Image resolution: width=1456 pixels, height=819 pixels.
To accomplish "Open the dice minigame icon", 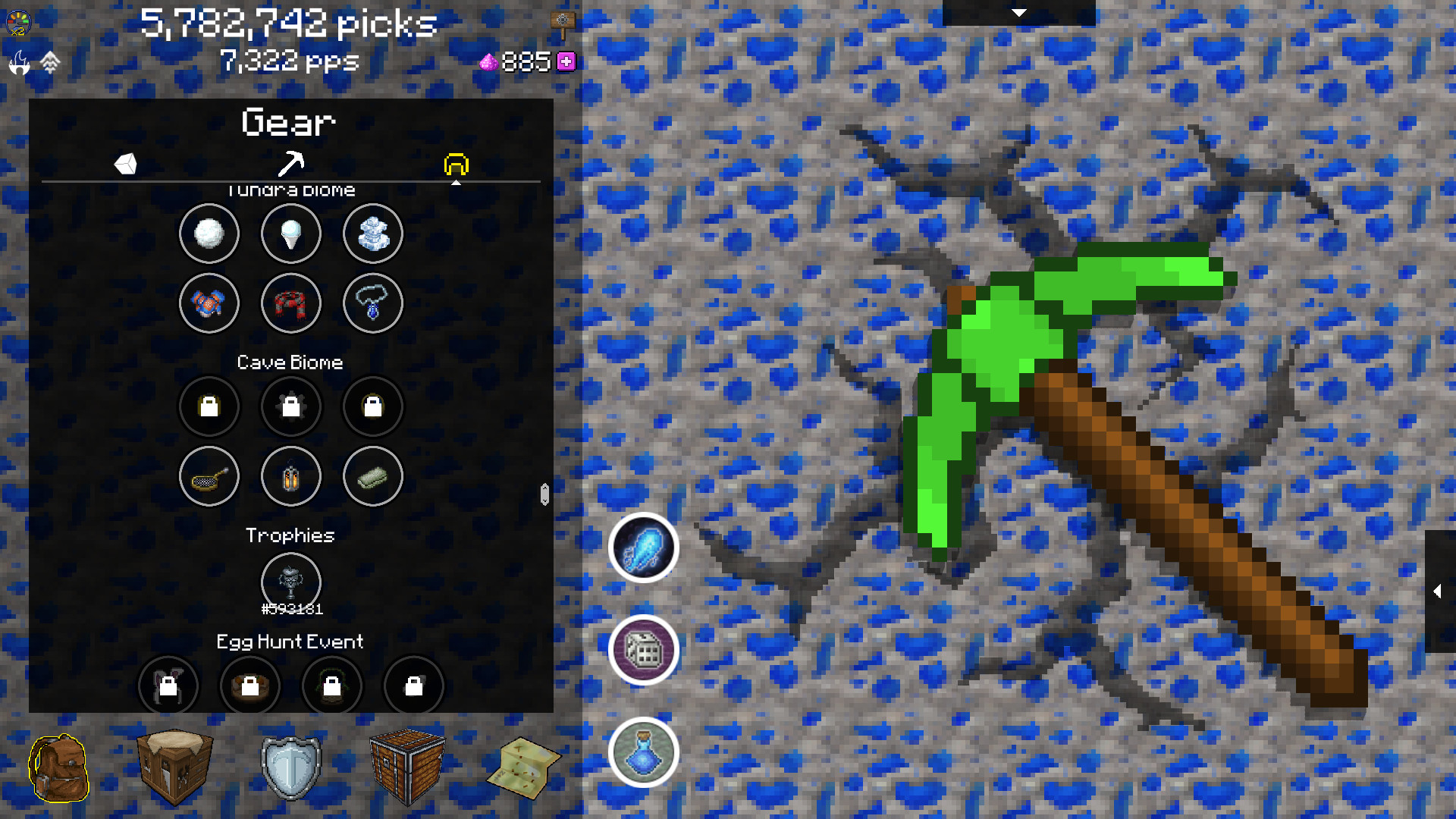I will pyautogui.click(x=643, y=651).
